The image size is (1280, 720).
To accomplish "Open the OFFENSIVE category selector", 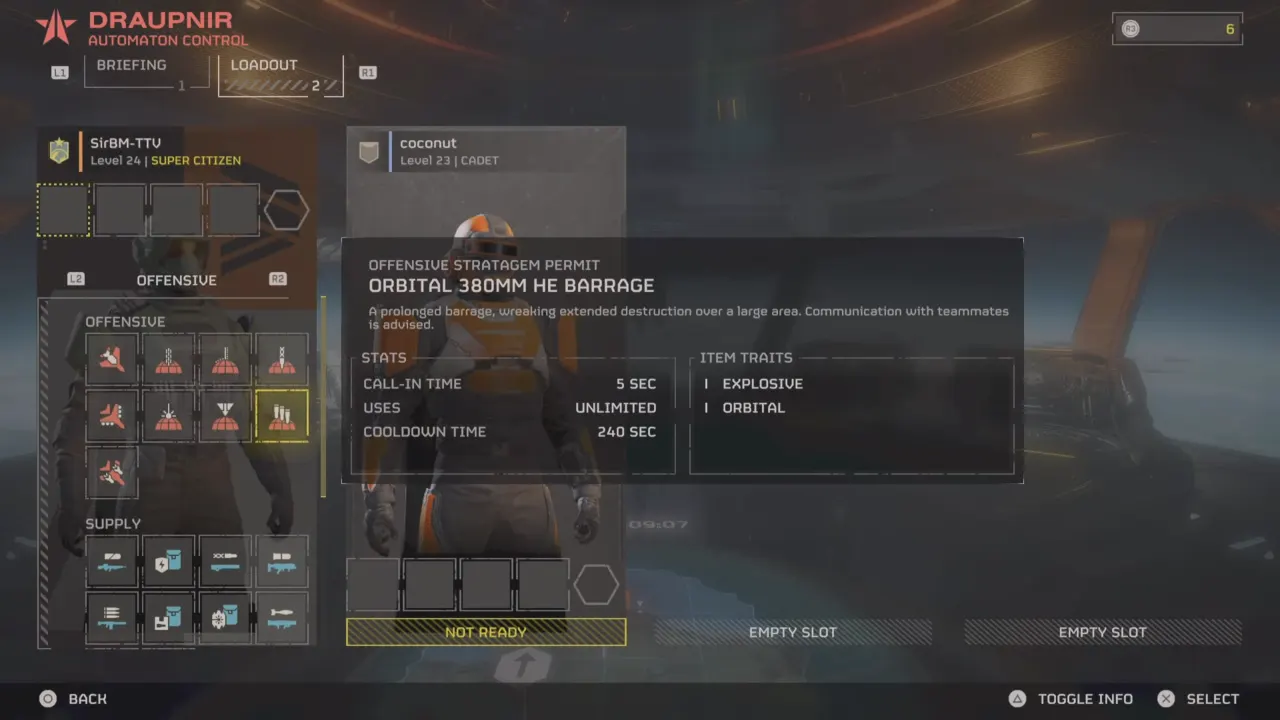I will pyautogui.click(x=176, y=280).
